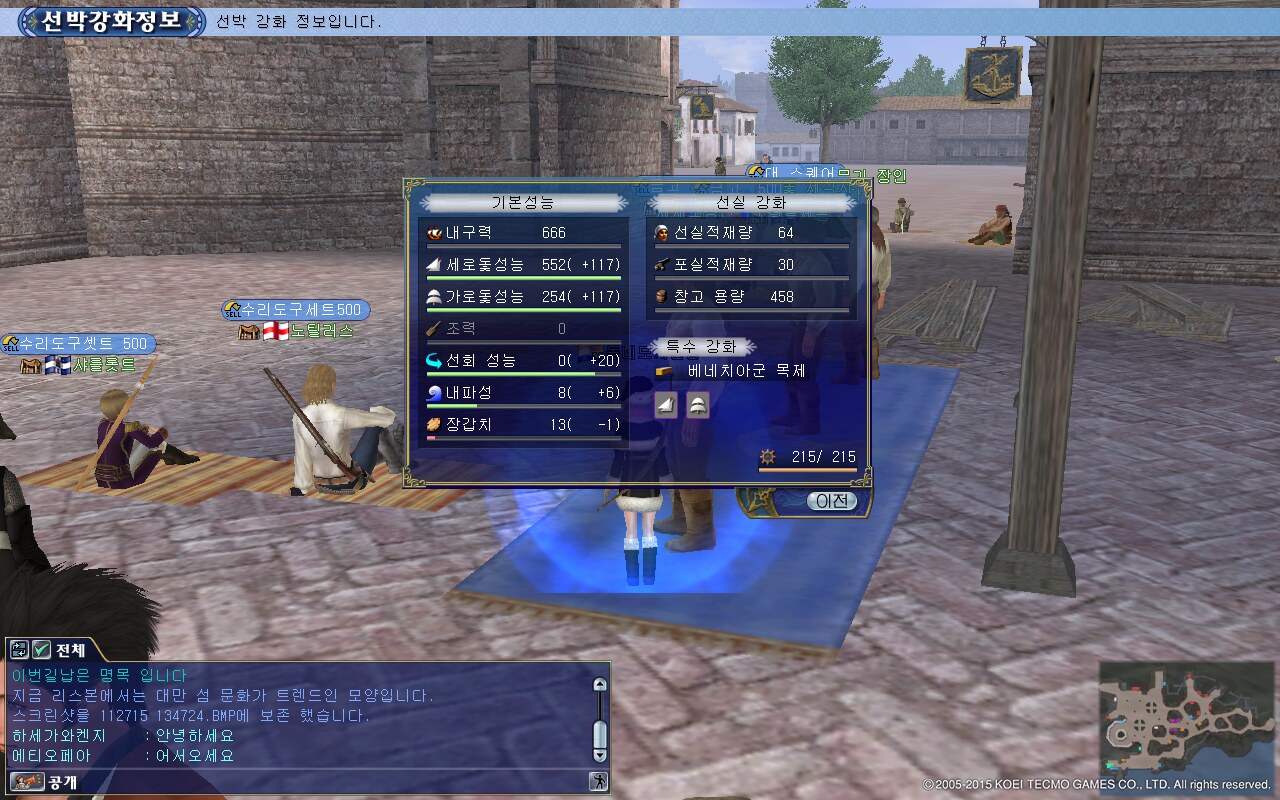Click the chat window swap-arrows icon
This screenshot has height=800, width=1280.
[20, 649]
